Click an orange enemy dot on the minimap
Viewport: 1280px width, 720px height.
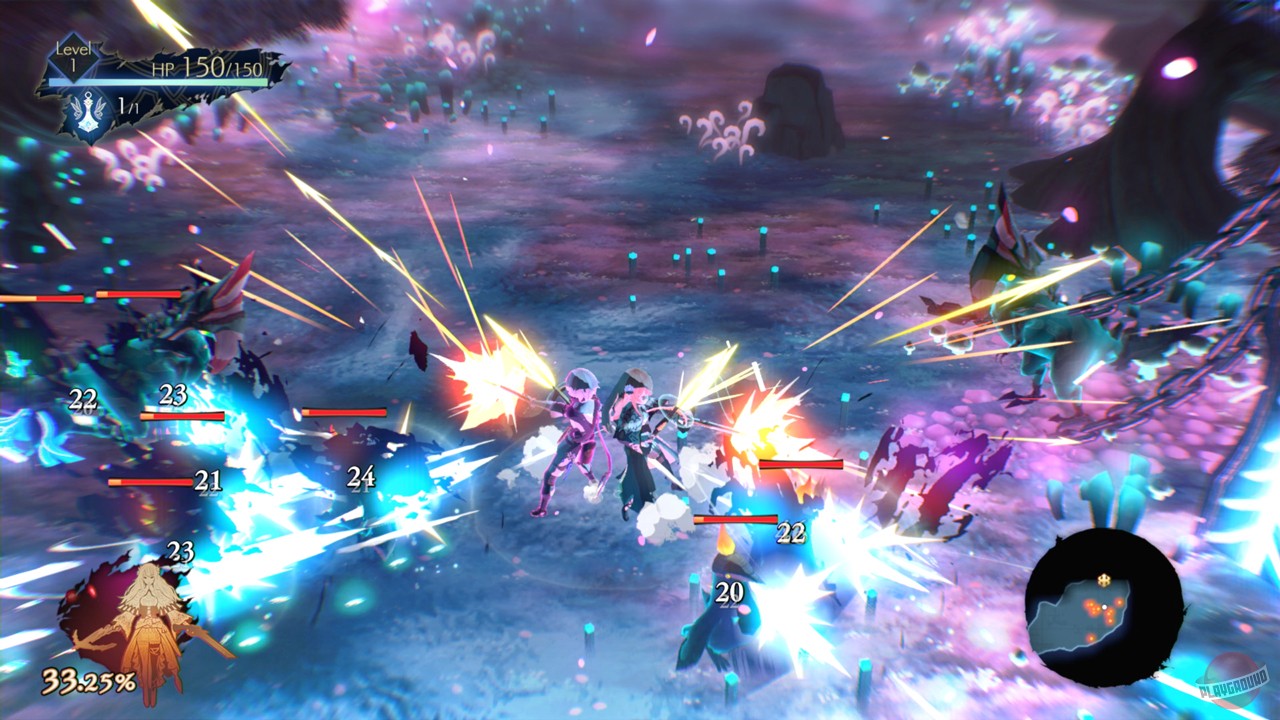[x=1091, y=603]
